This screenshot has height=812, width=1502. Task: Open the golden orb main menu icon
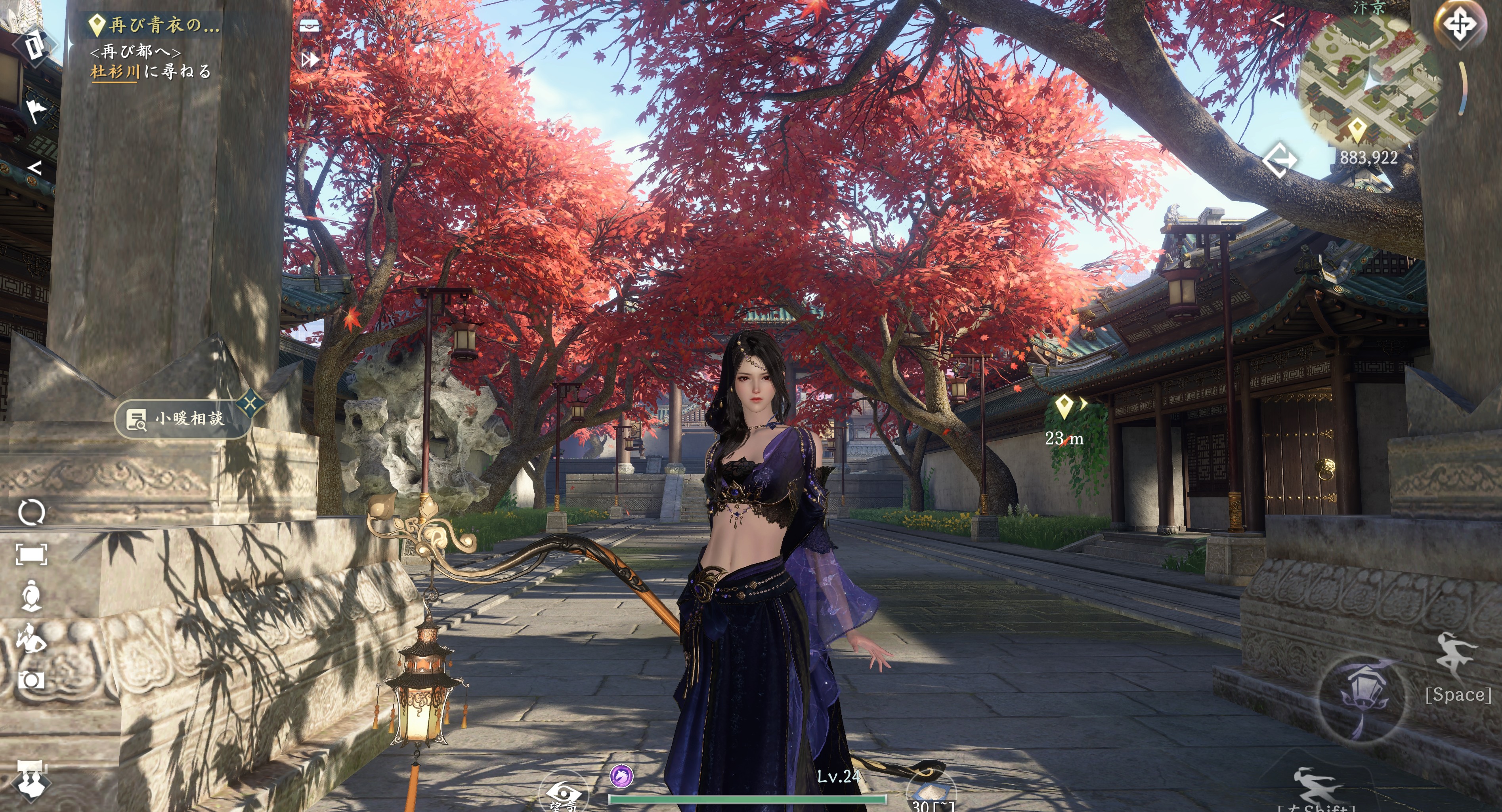(1459, 25)
